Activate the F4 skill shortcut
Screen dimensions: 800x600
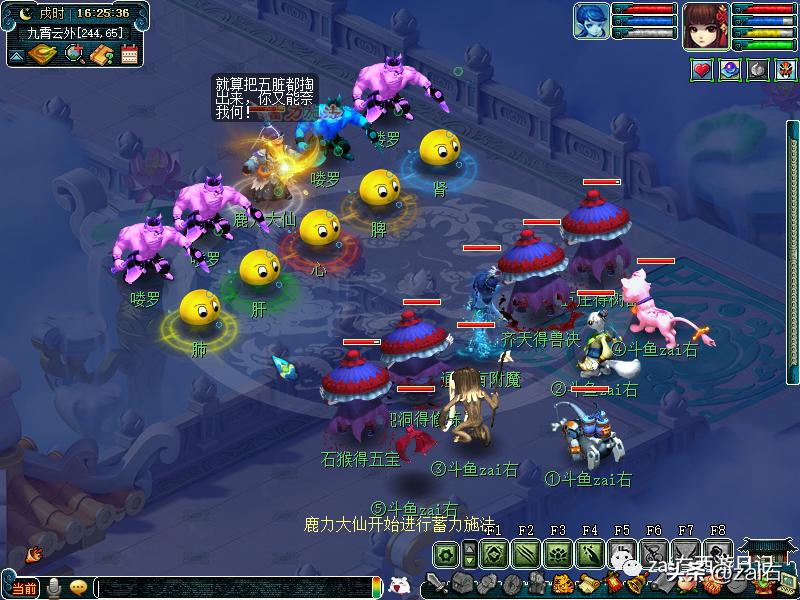(589, 553)
